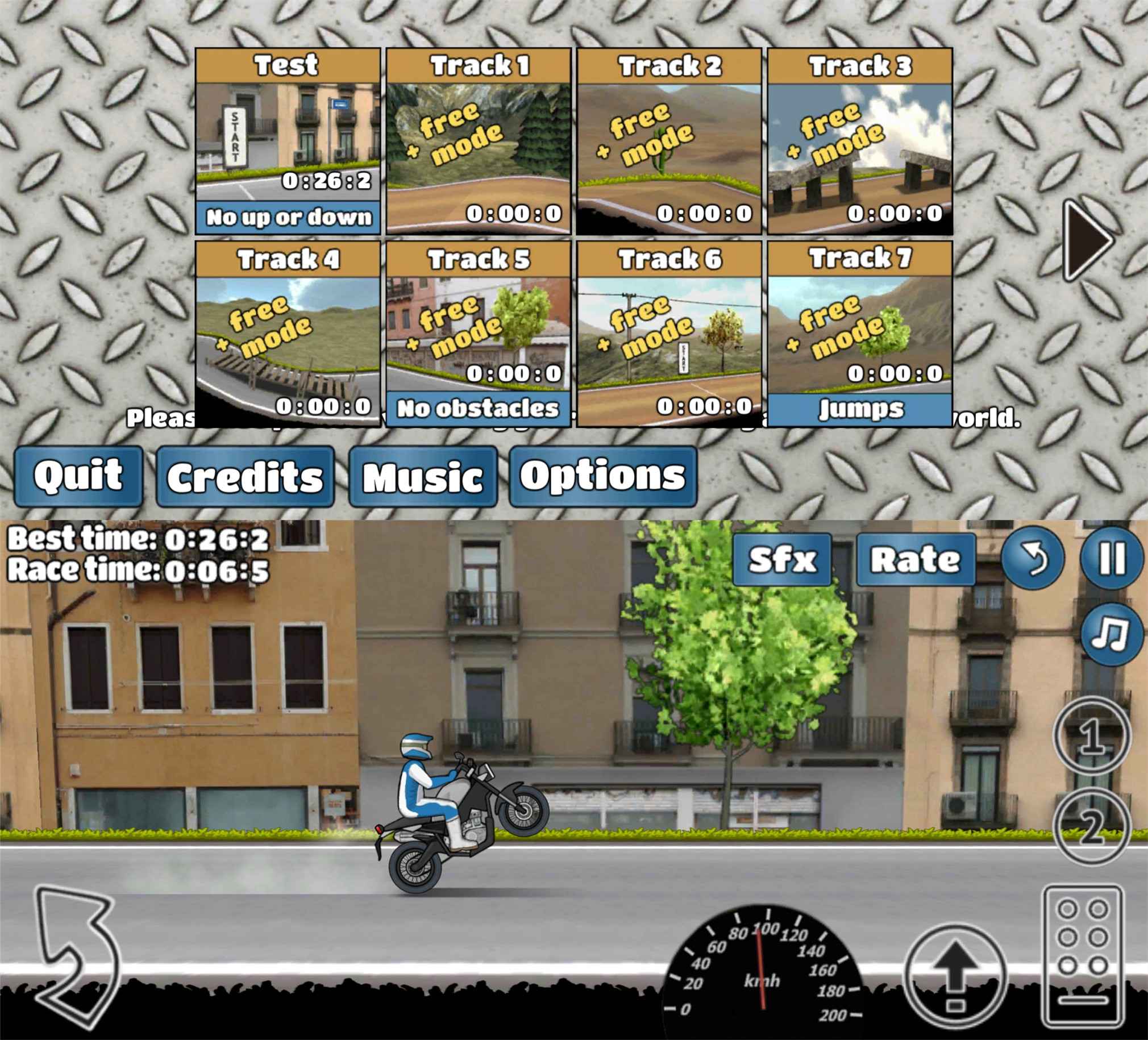Click the Quit button
This screenshot has width=1148, height=1040.
pos(78,476)
